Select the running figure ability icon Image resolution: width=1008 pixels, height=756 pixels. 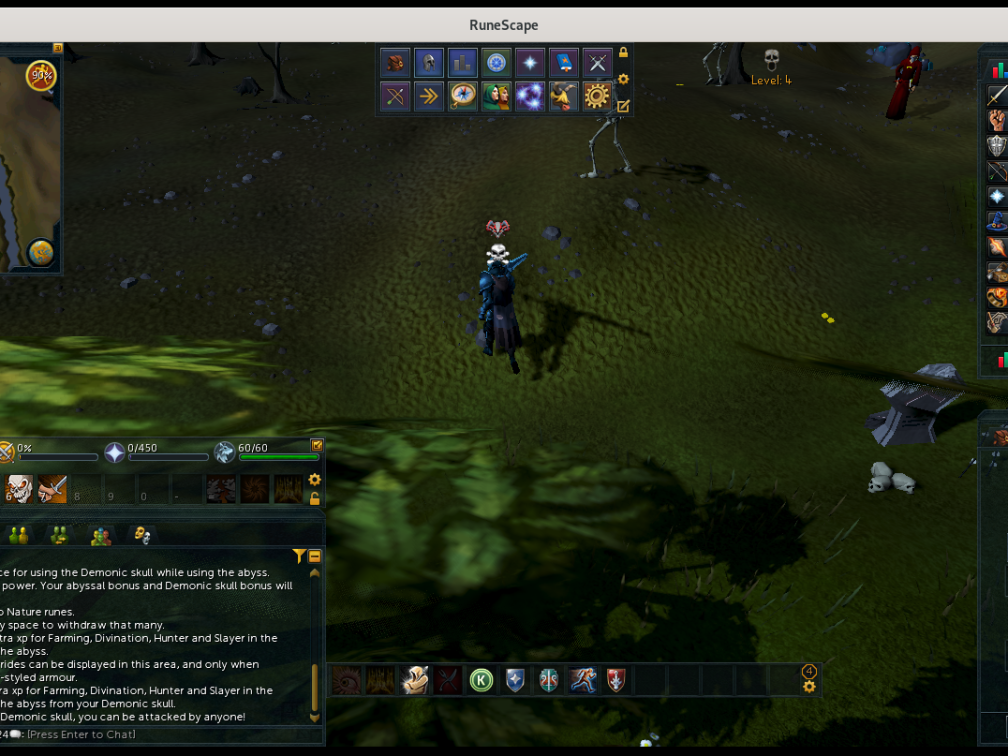pyautogui.click(x=582, y=680)
